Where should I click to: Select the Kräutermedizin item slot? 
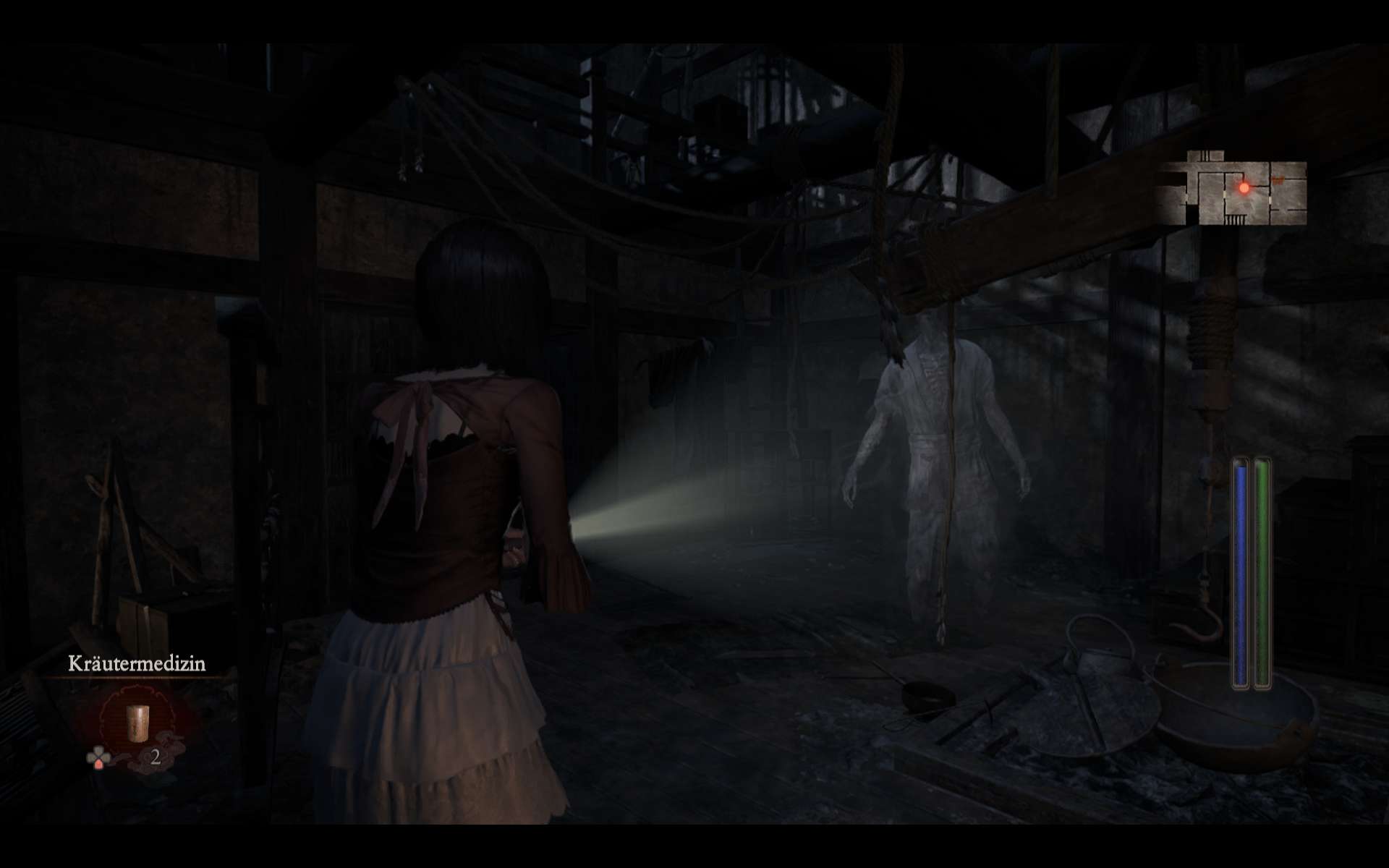(x=135, y=723)
